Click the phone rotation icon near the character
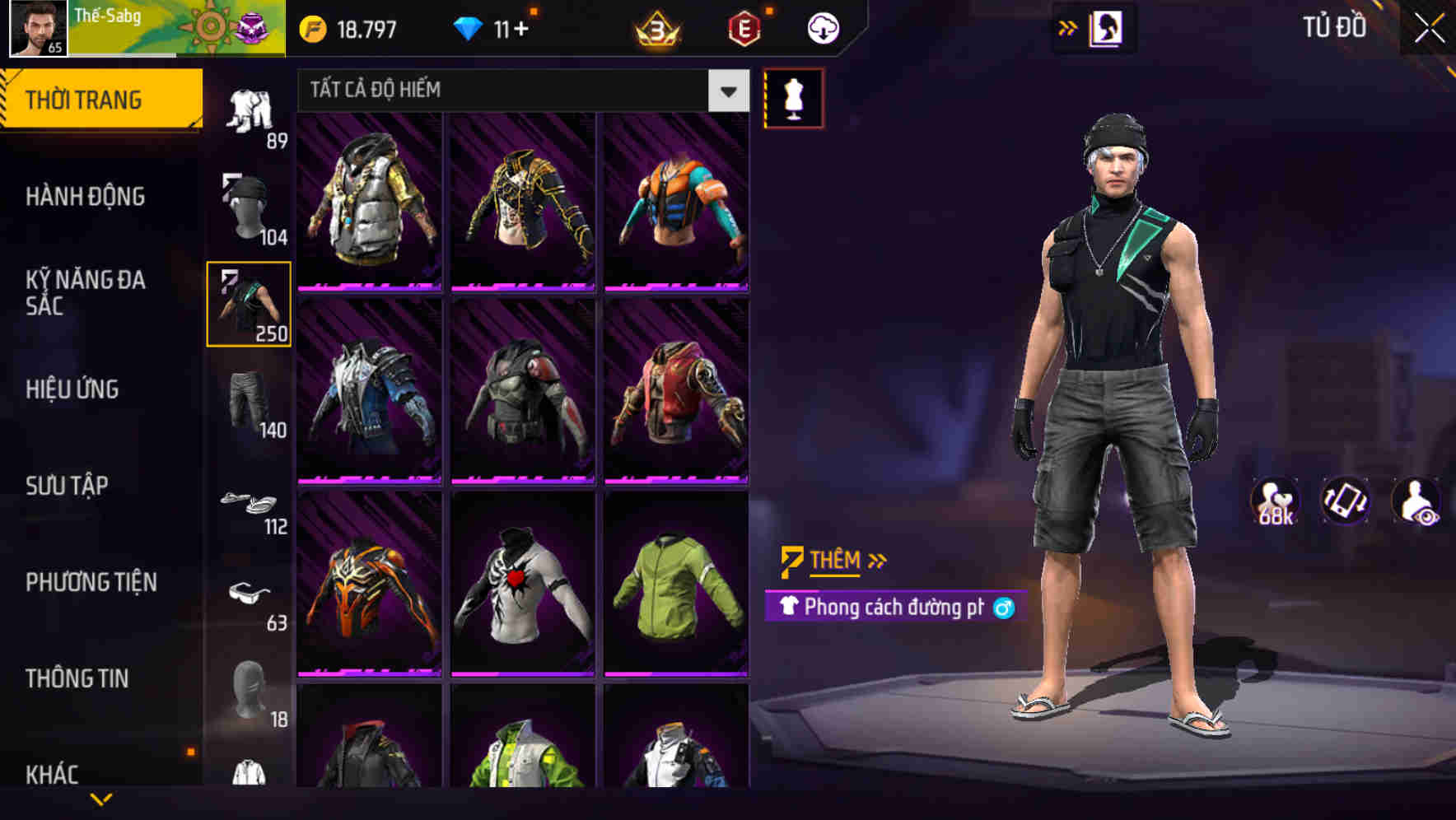This screenshot has height=820, width=1456. coord(1347,505)
